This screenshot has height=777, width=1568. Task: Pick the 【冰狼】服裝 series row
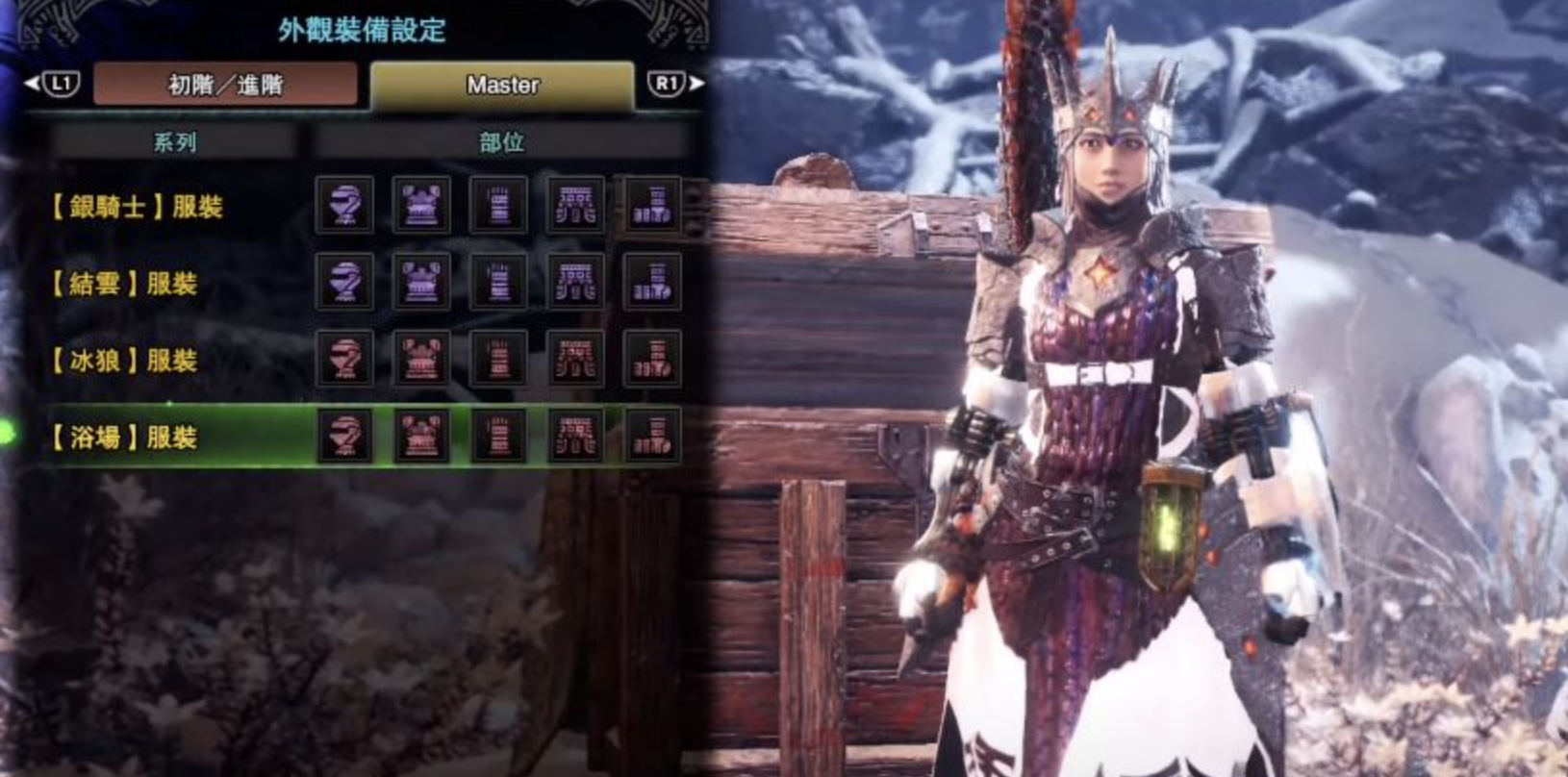124,360
